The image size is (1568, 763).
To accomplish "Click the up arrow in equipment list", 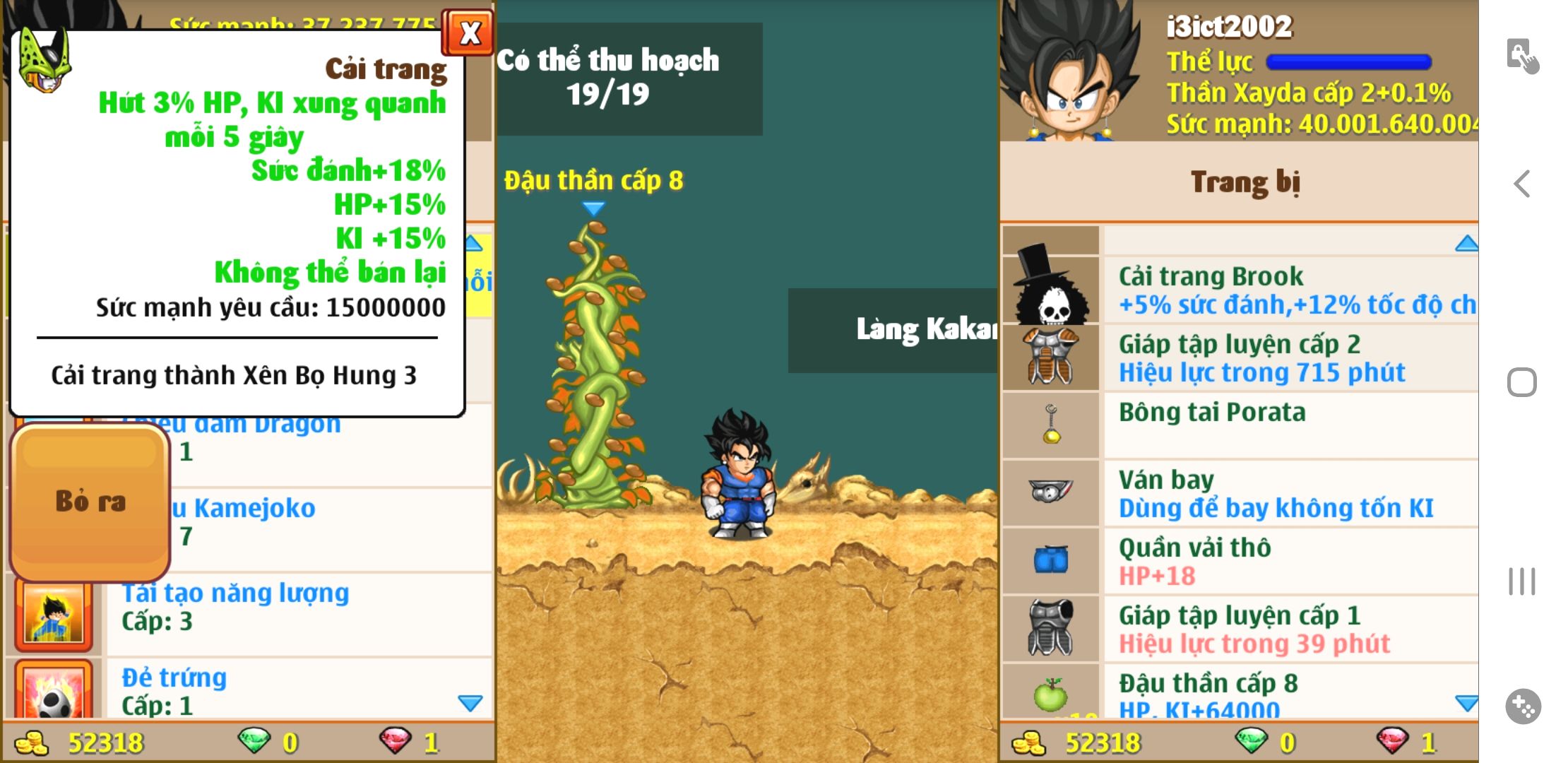I will pos(1466,244).
